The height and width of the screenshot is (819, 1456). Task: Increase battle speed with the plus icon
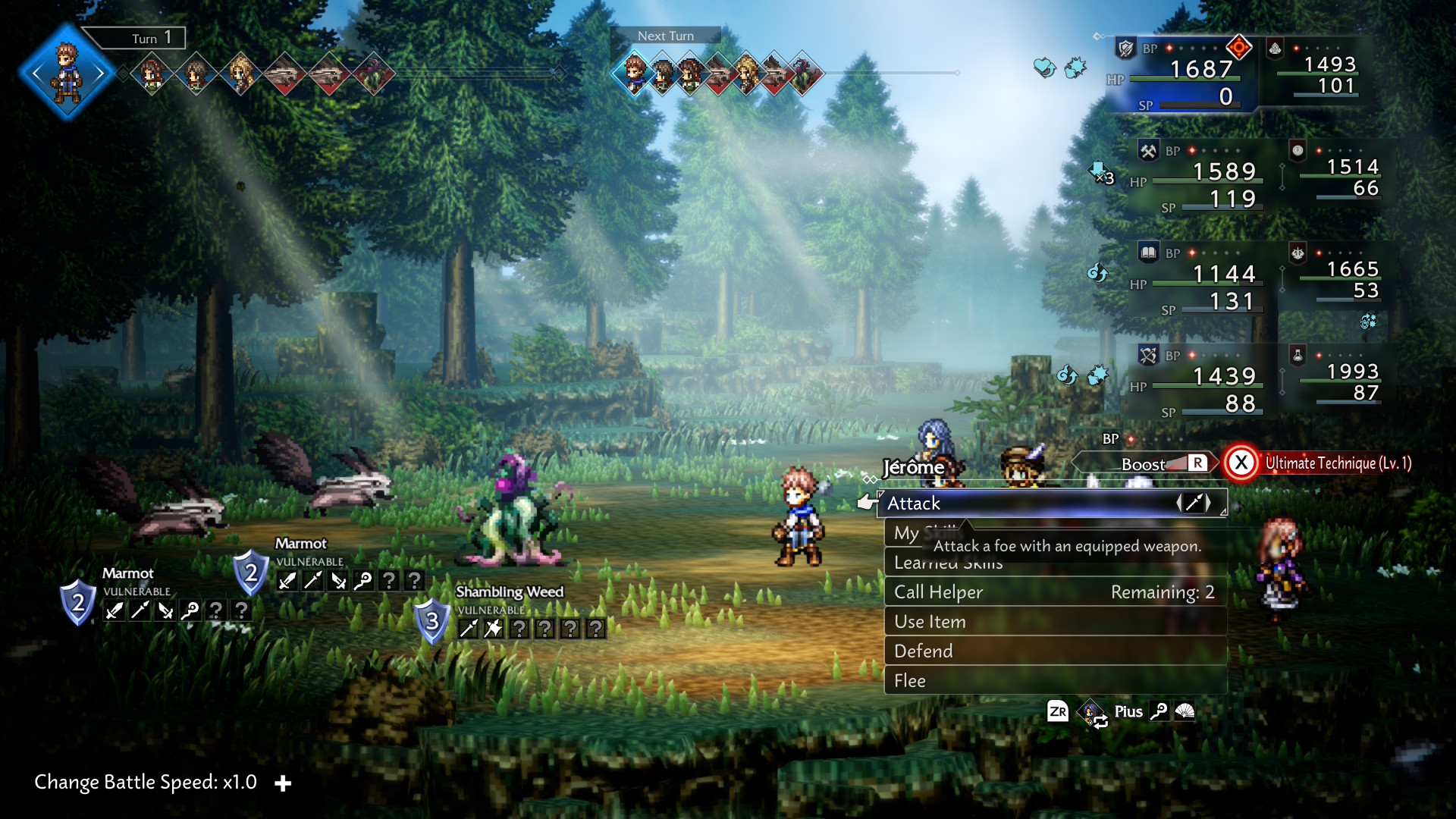point(283,783)
